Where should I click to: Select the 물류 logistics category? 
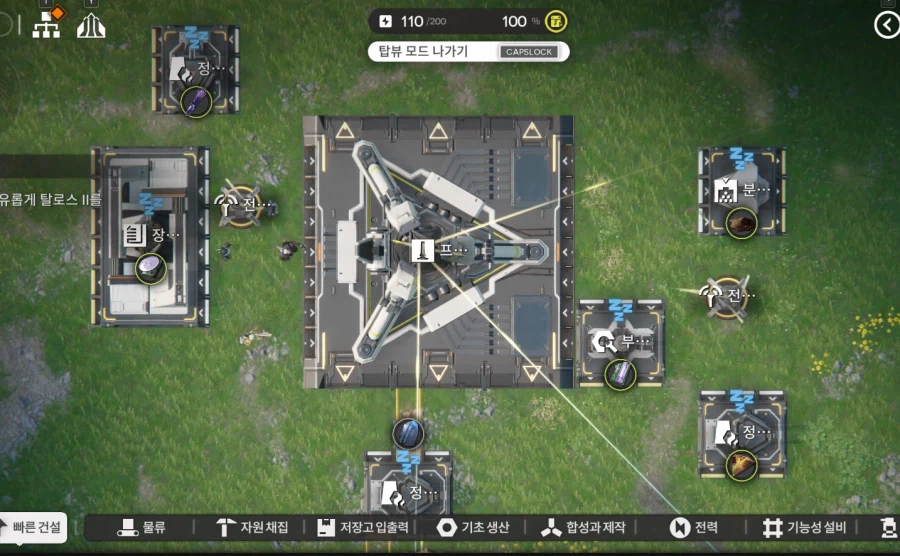click(x=142, y=527)
